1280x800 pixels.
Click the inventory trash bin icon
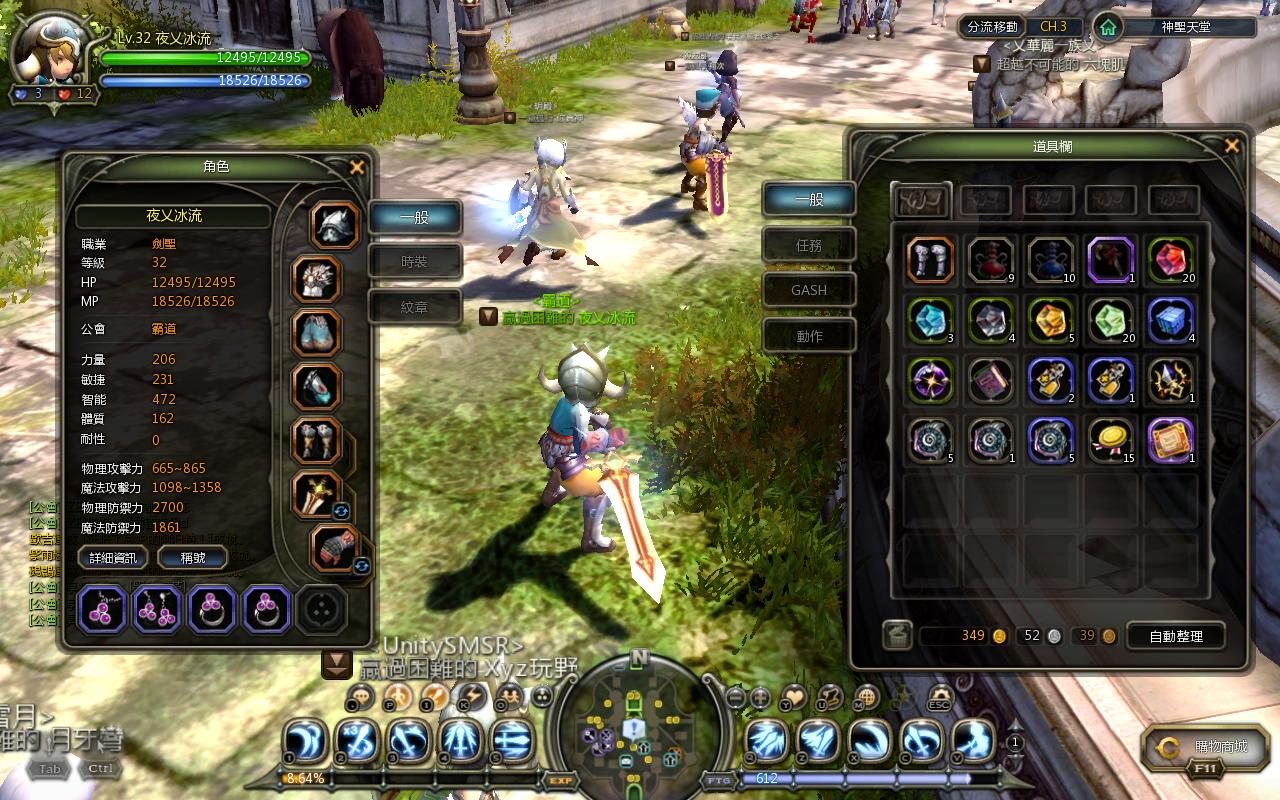point(897,636)
